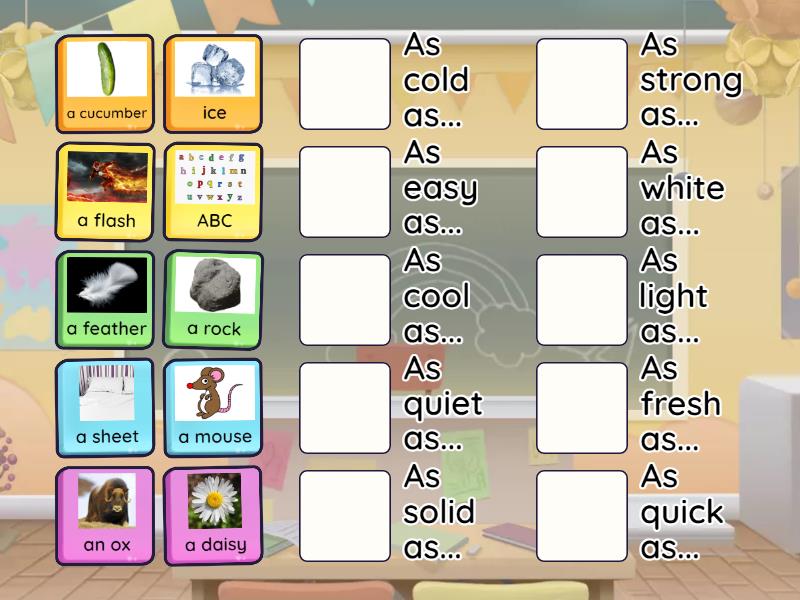Image resolution: width=800 pixels, height=600 pixels.
Task: Click the 'an ox' card
Action: click(x=106, y=515)
